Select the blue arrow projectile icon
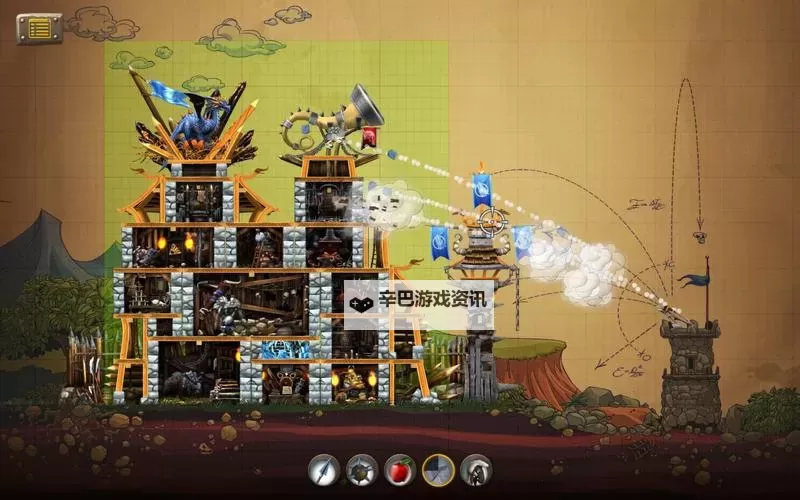800x500 pixels. [x=323, y=469]
